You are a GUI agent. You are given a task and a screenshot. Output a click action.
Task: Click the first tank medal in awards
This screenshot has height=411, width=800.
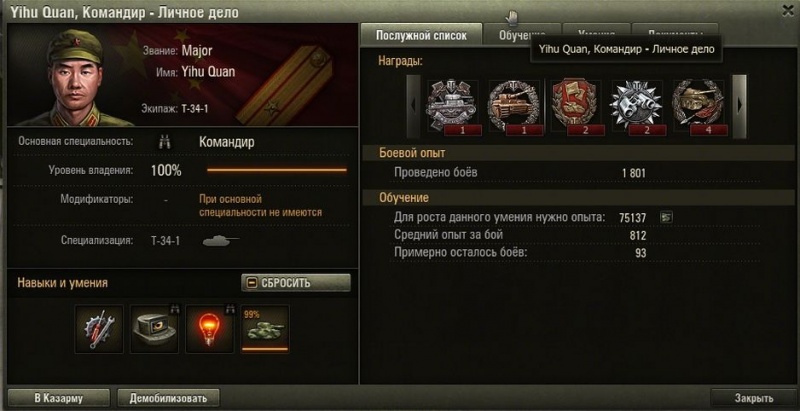pos(452,104)
